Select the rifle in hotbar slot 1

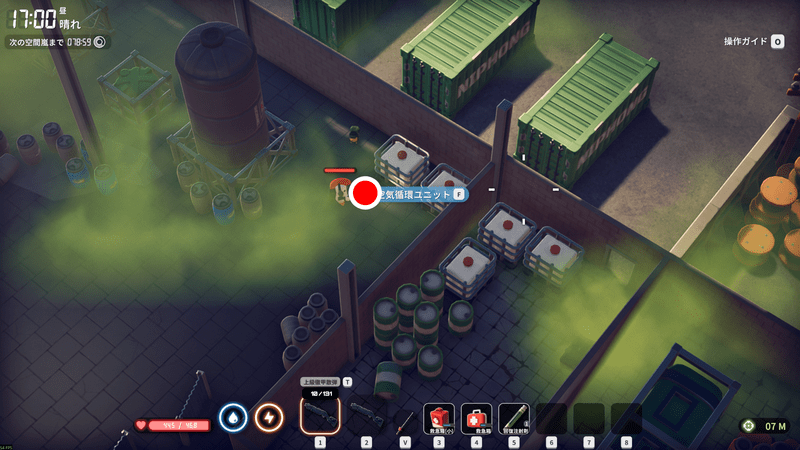pos(320,414)
